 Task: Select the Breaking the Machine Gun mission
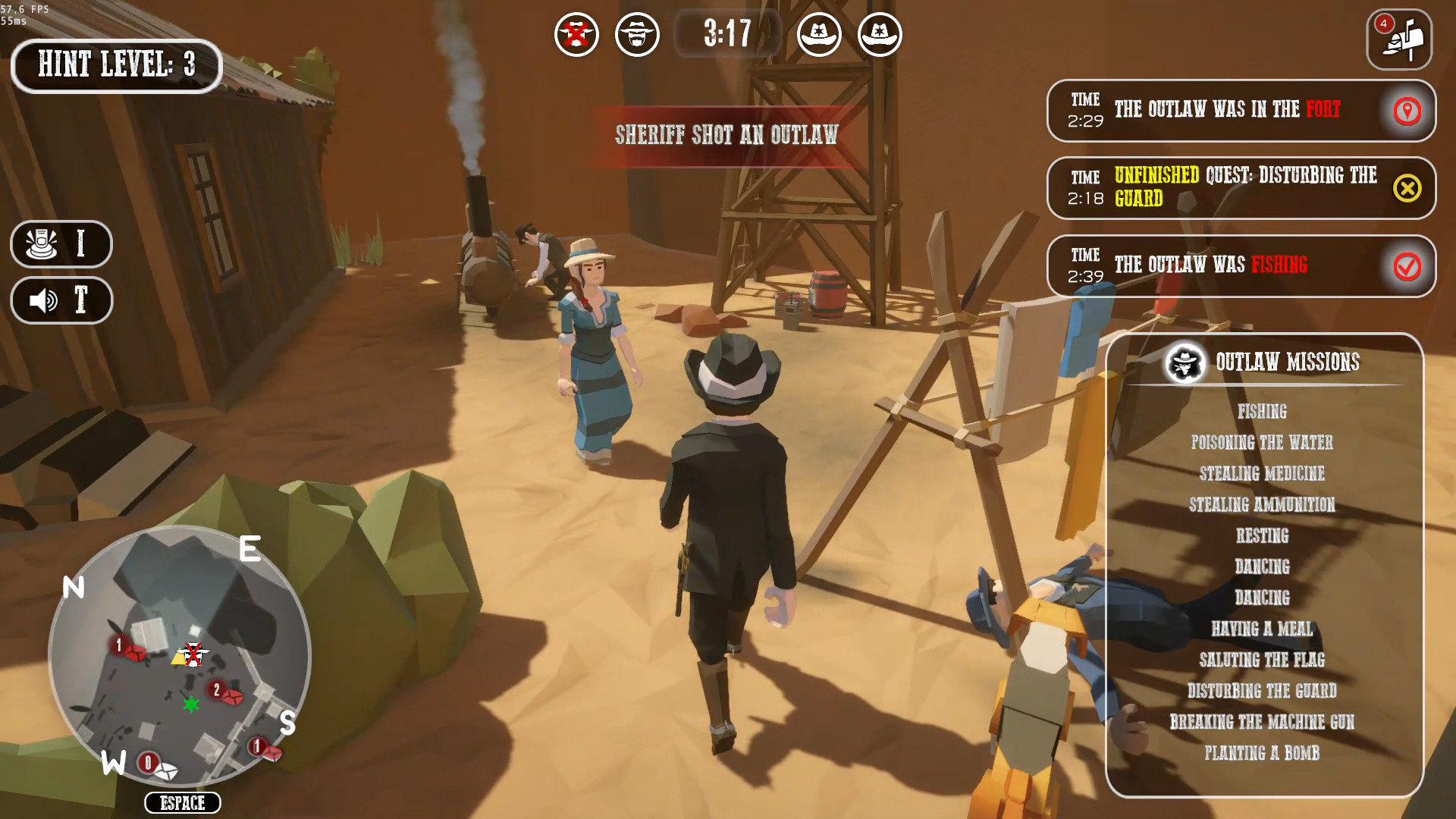pos(1262,722)
